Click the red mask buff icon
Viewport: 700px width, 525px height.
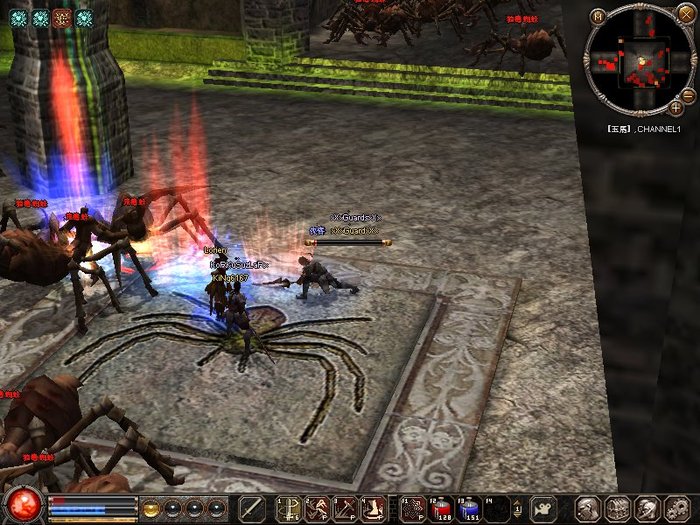(62, 17)
